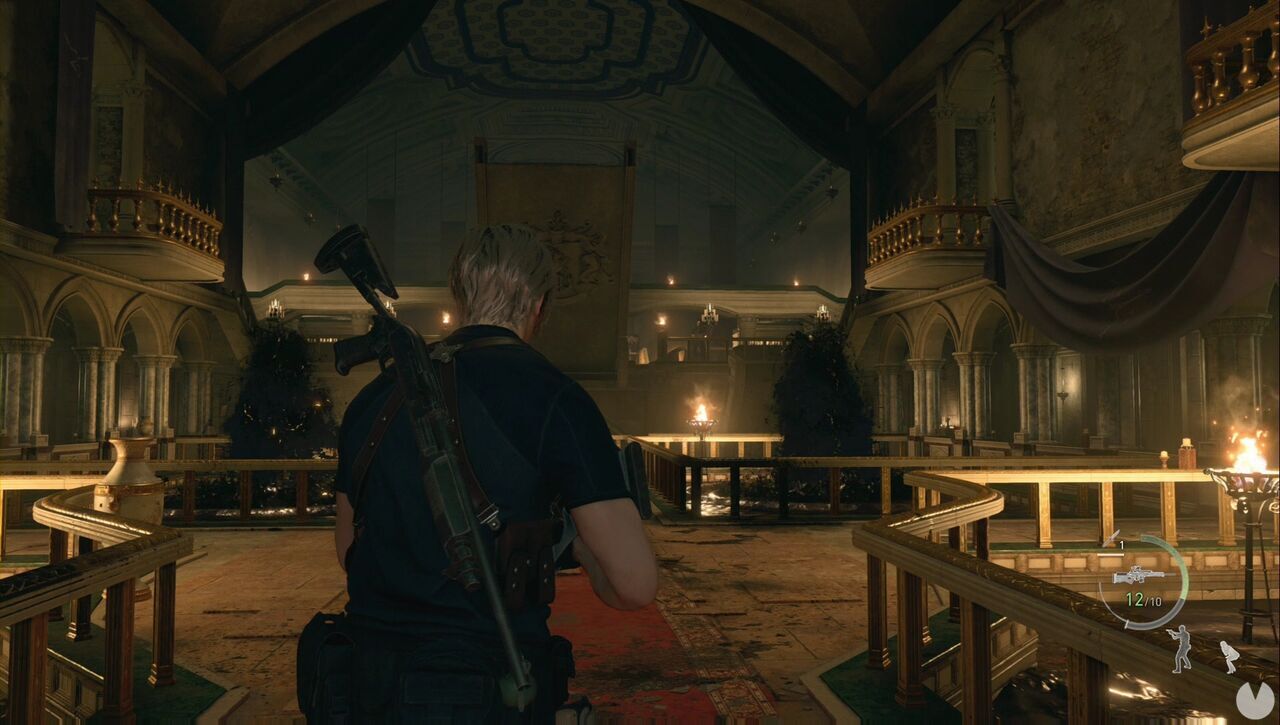Select Leon's character status silhouette
1280x725 pixels.
(1181, 648)
